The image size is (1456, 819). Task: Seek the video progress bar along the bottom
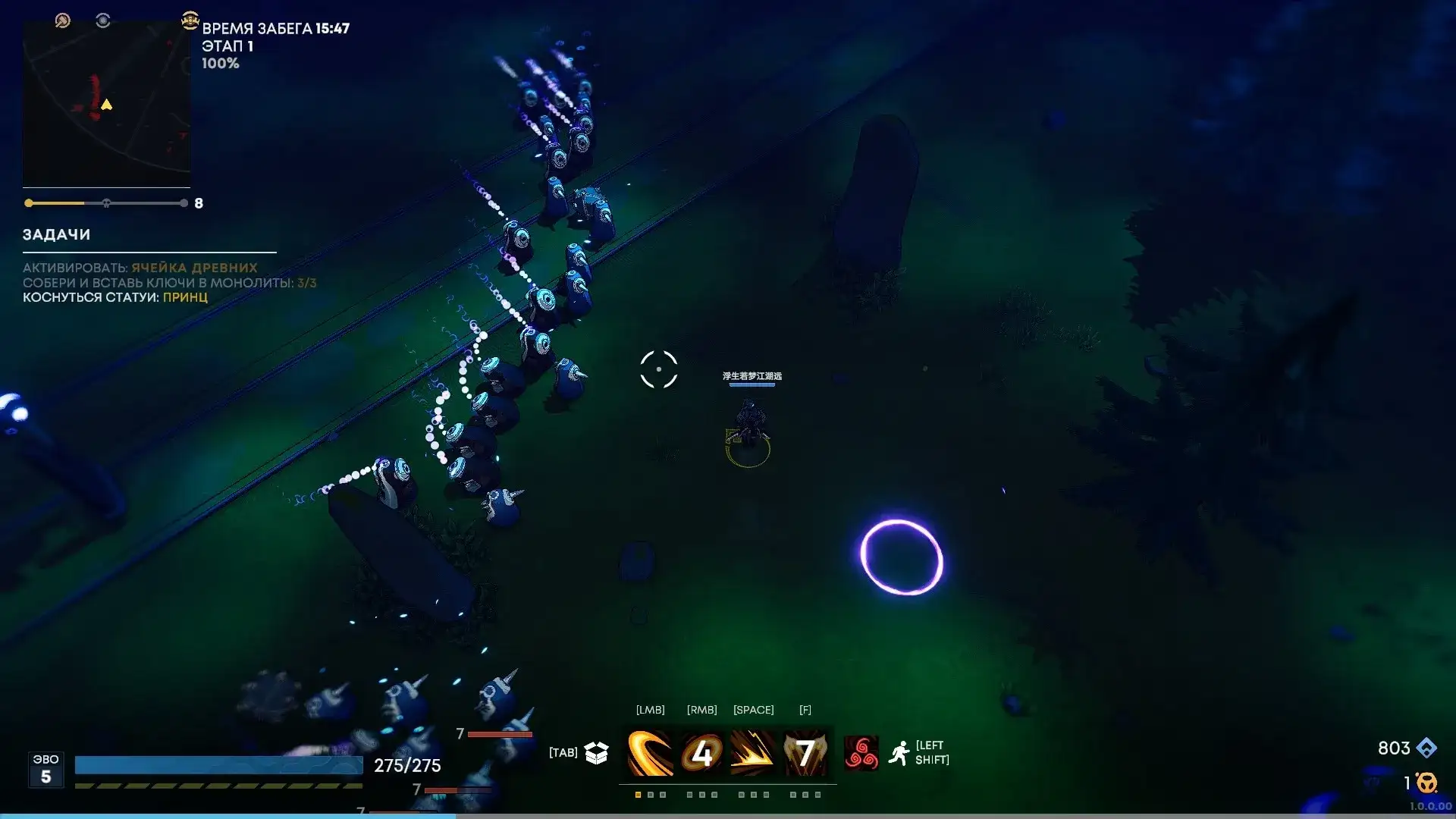click(x=728, y=816)
